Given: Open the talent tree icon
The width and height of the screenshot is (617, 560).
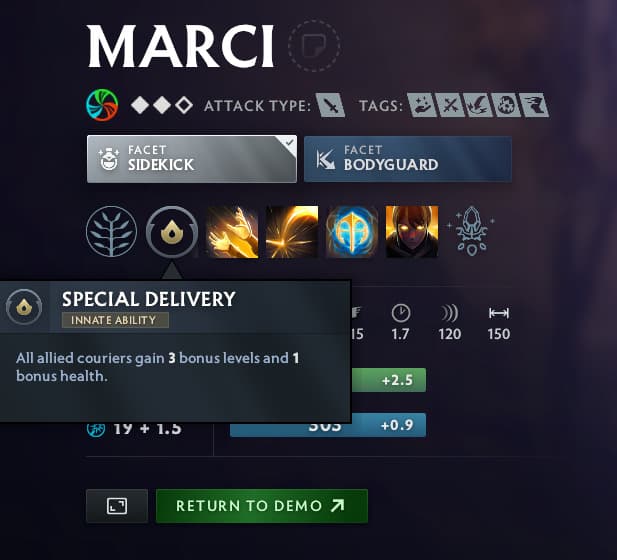Looking at the screenshot, I should point(112,232).
